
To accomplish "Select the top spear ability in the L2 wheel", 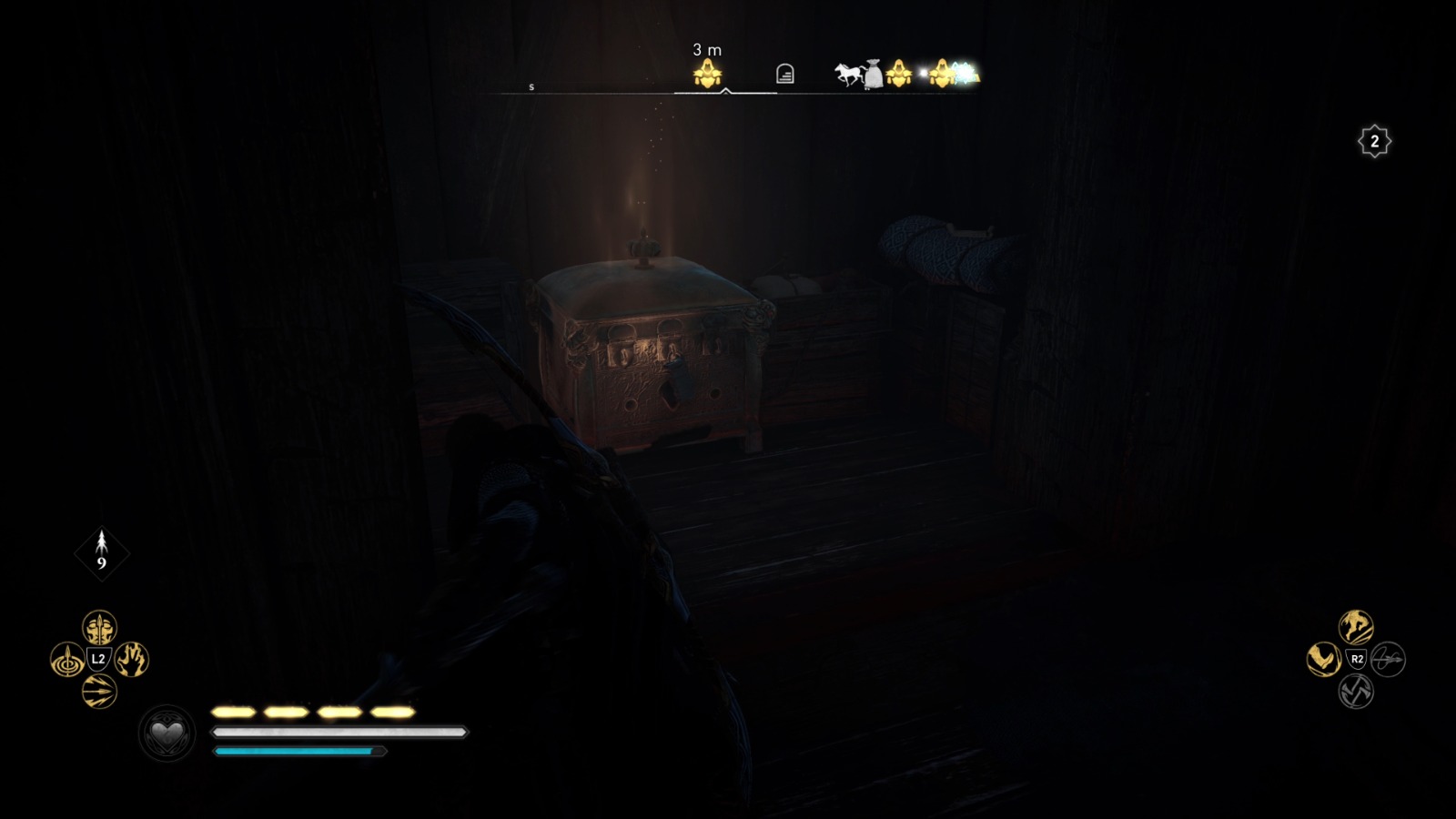I will pos(100,629).
